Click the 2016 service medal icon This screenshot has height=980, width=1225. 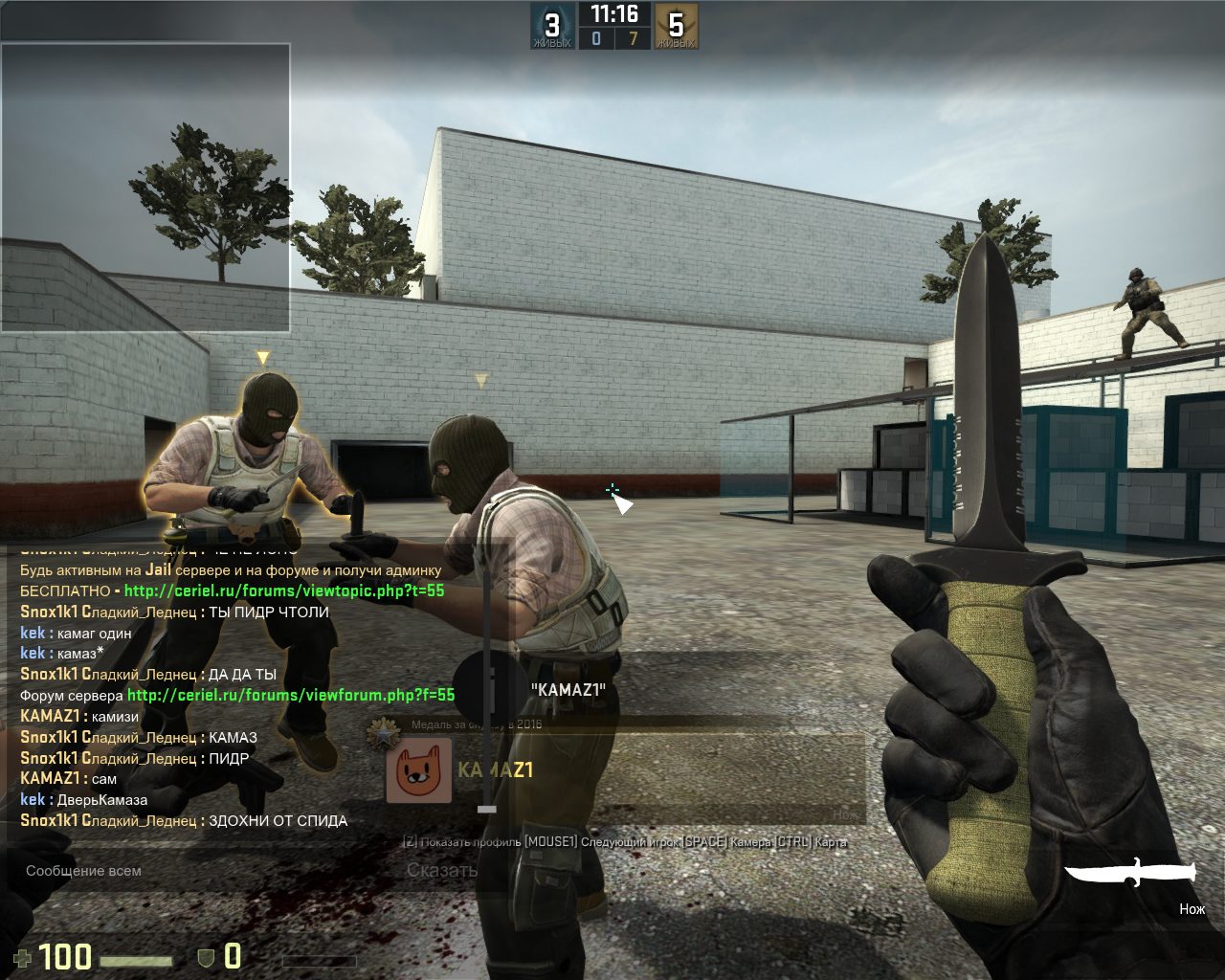[x=384, y=733]
